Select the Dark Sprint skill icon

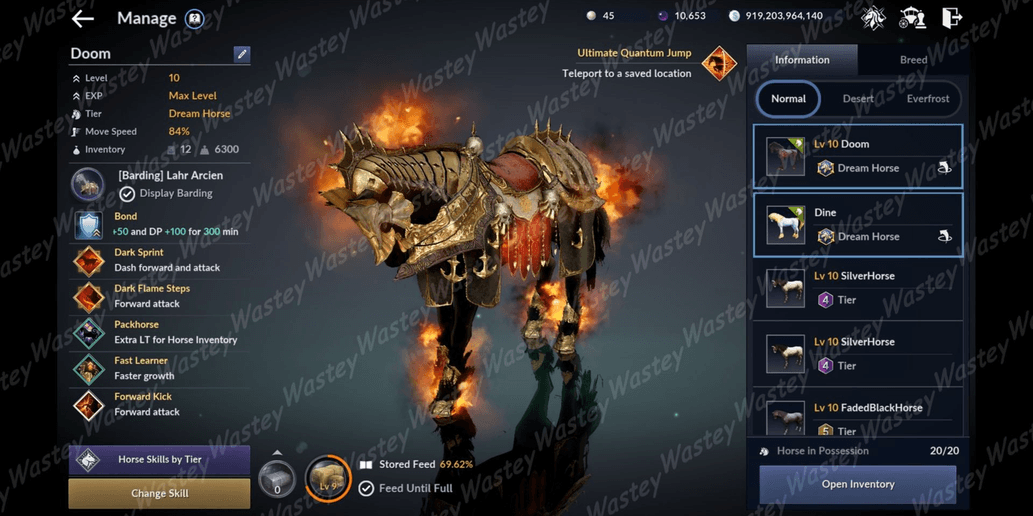pyautogui.click(x=89, y=261)
